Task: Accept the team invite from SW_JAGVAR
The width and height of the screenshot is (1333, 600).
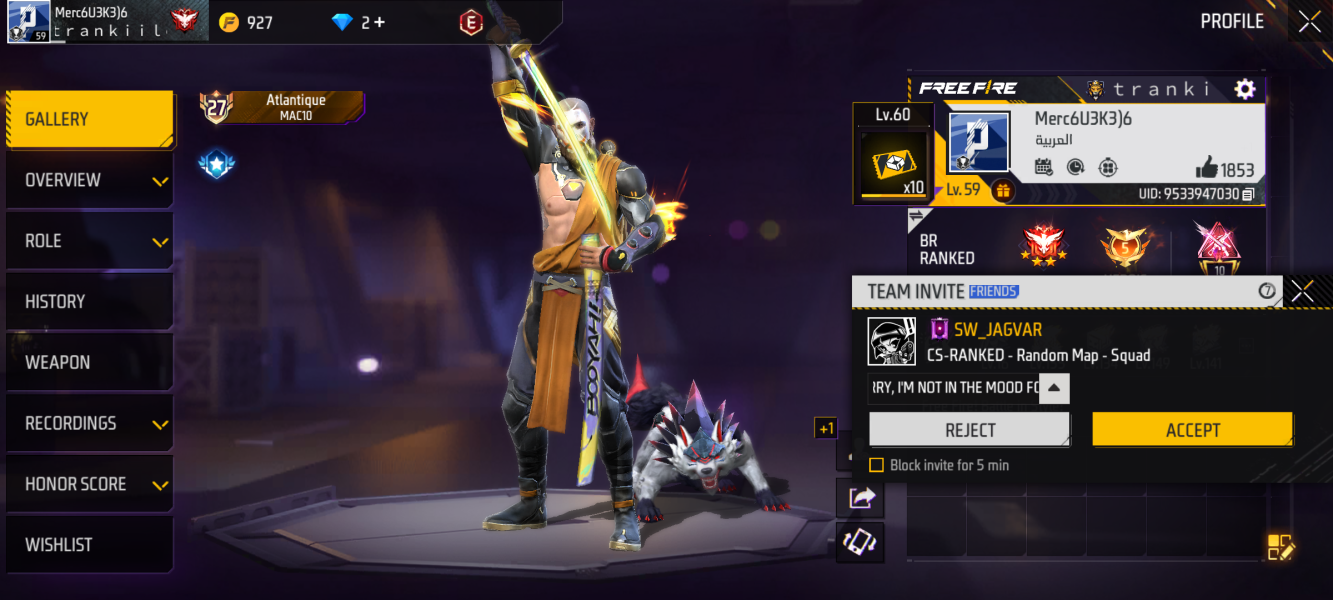Action: 1192,430
